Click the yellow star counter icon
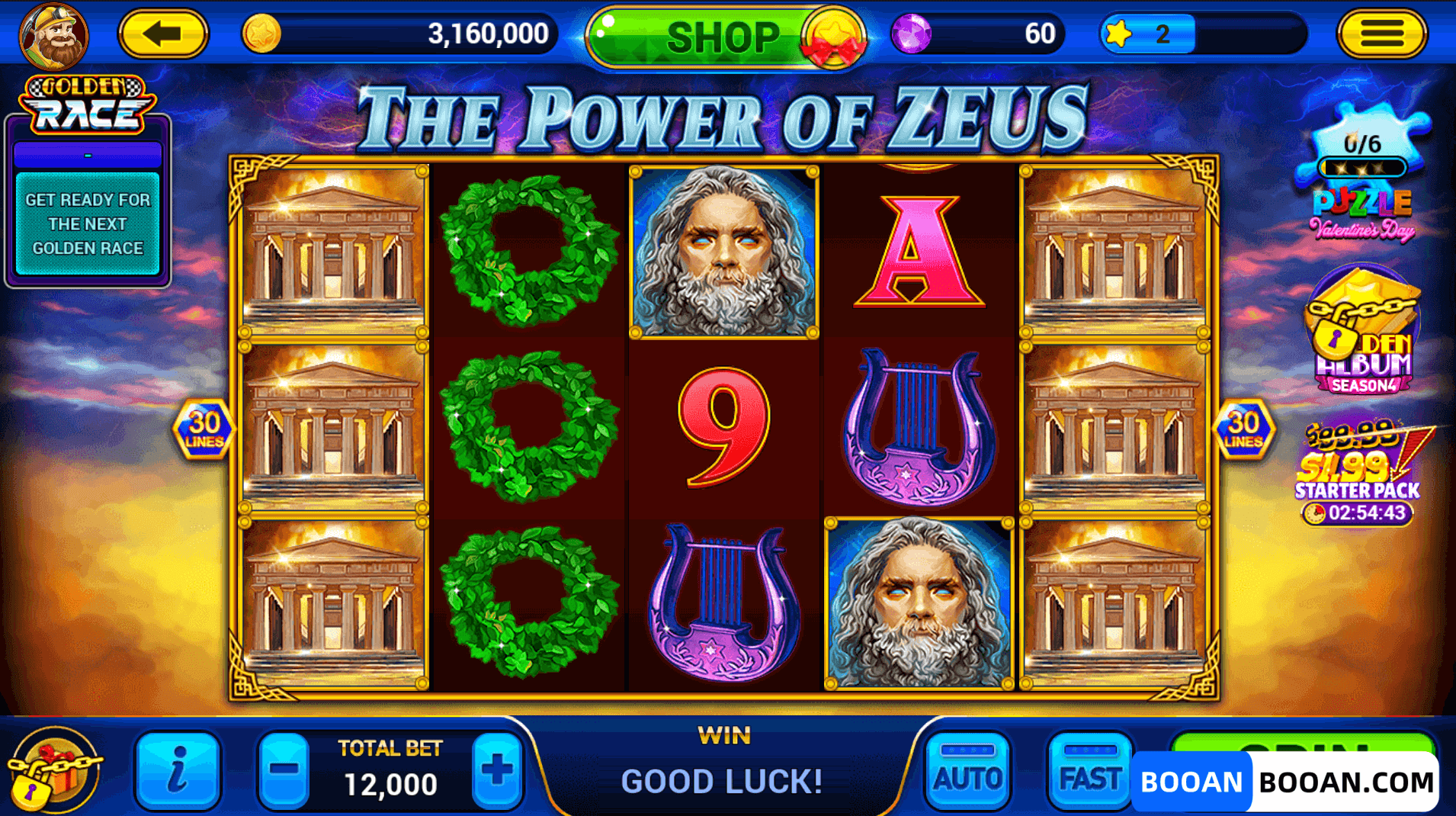This screenshot has height=816, width=1456. (x=1118, y=33)
